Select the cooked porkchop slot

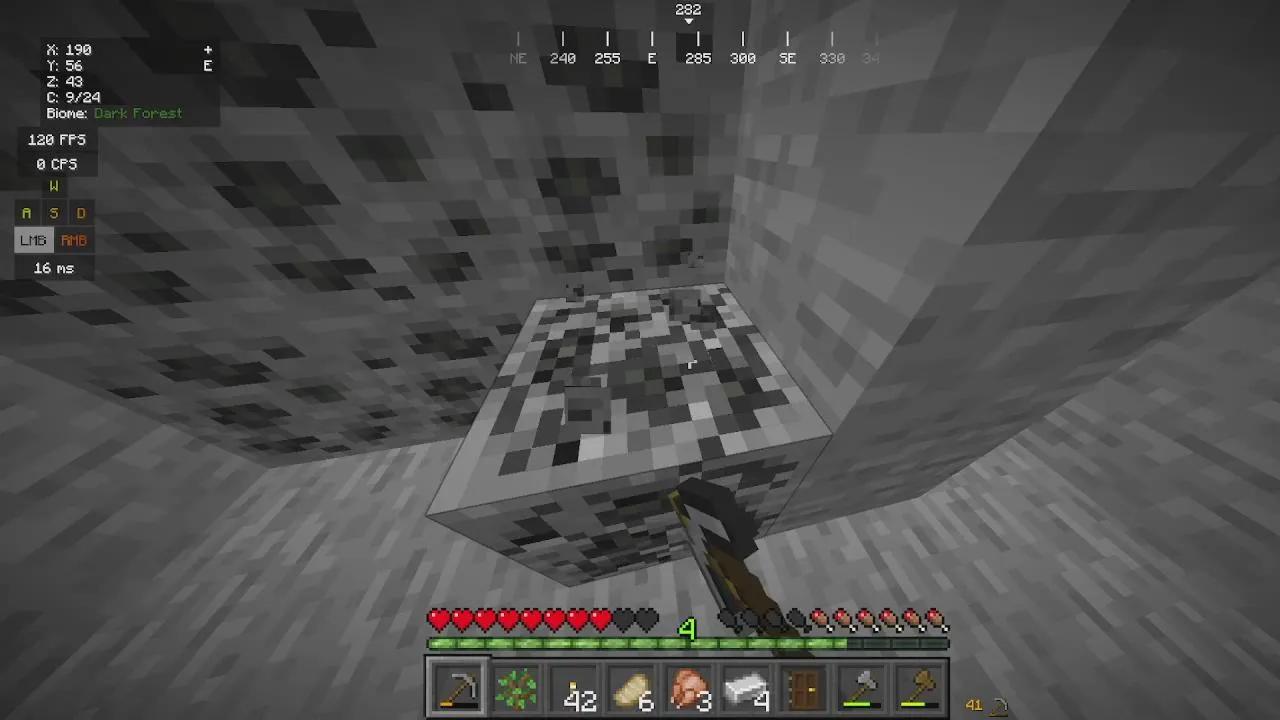tap(688, 688)
